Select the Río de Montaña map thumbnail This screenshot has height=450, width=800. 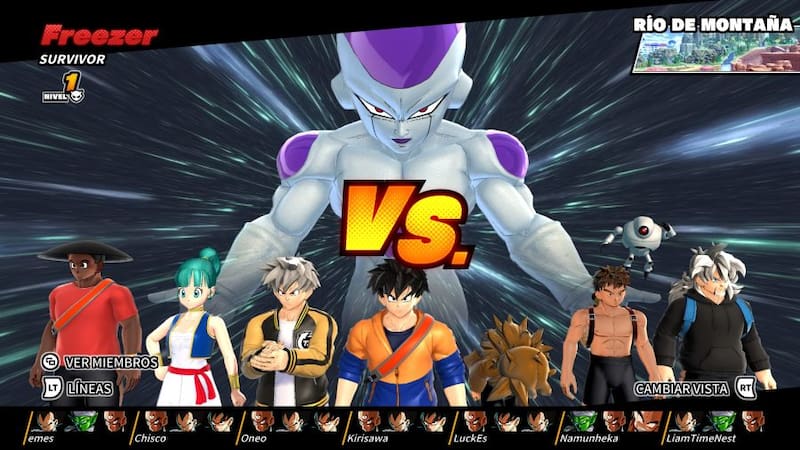(714, 52)
